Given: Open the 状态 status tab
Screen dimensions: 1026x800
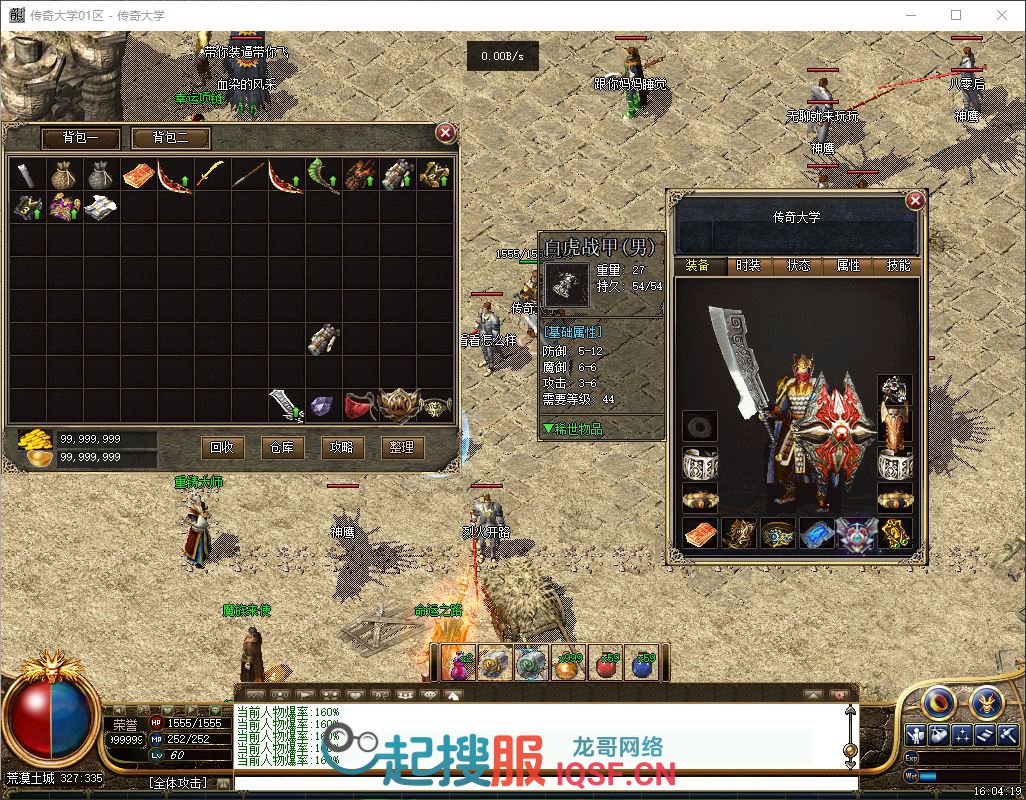Looking at the screenshot, I should (798, 266).
